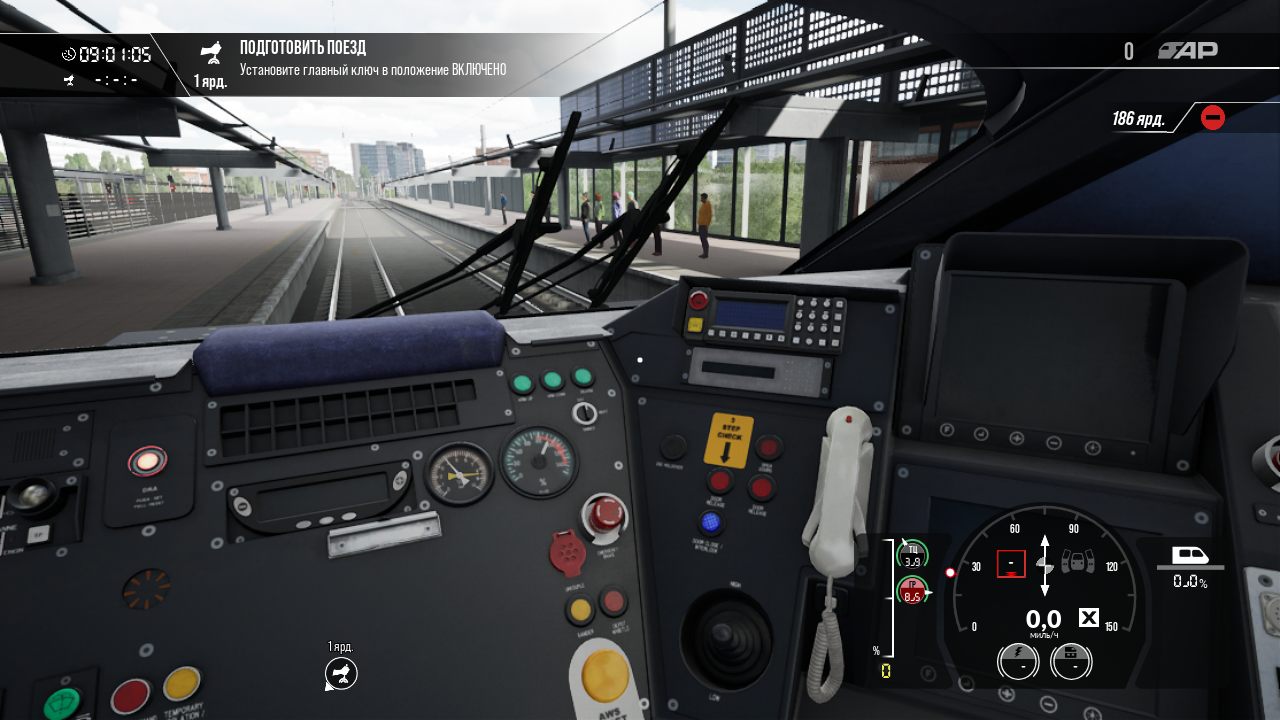Select the door status icon in speedometer
Viewport: 1280px width, 720px height.
point(1077,562)
